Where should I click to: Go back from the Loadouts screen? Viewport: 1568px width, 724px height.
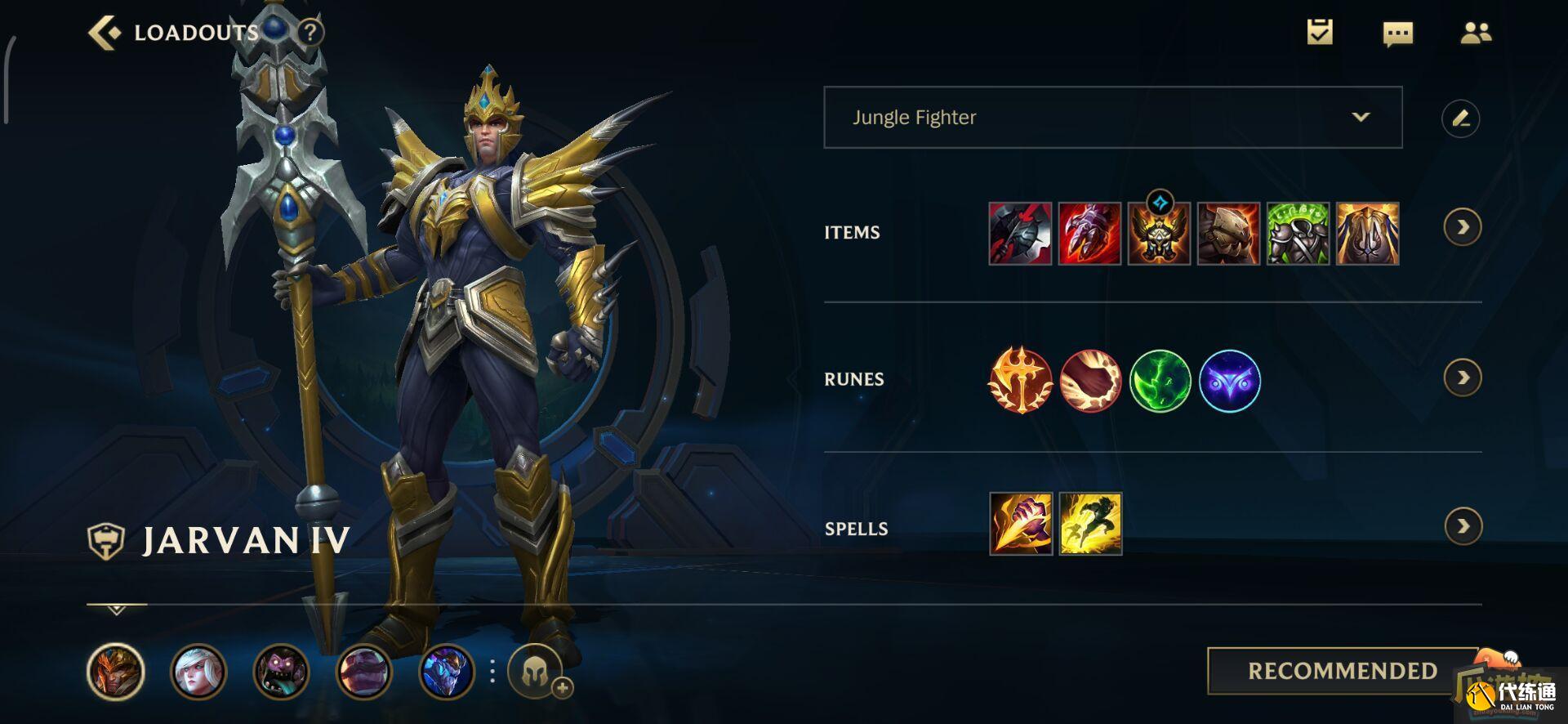[105, 33]
